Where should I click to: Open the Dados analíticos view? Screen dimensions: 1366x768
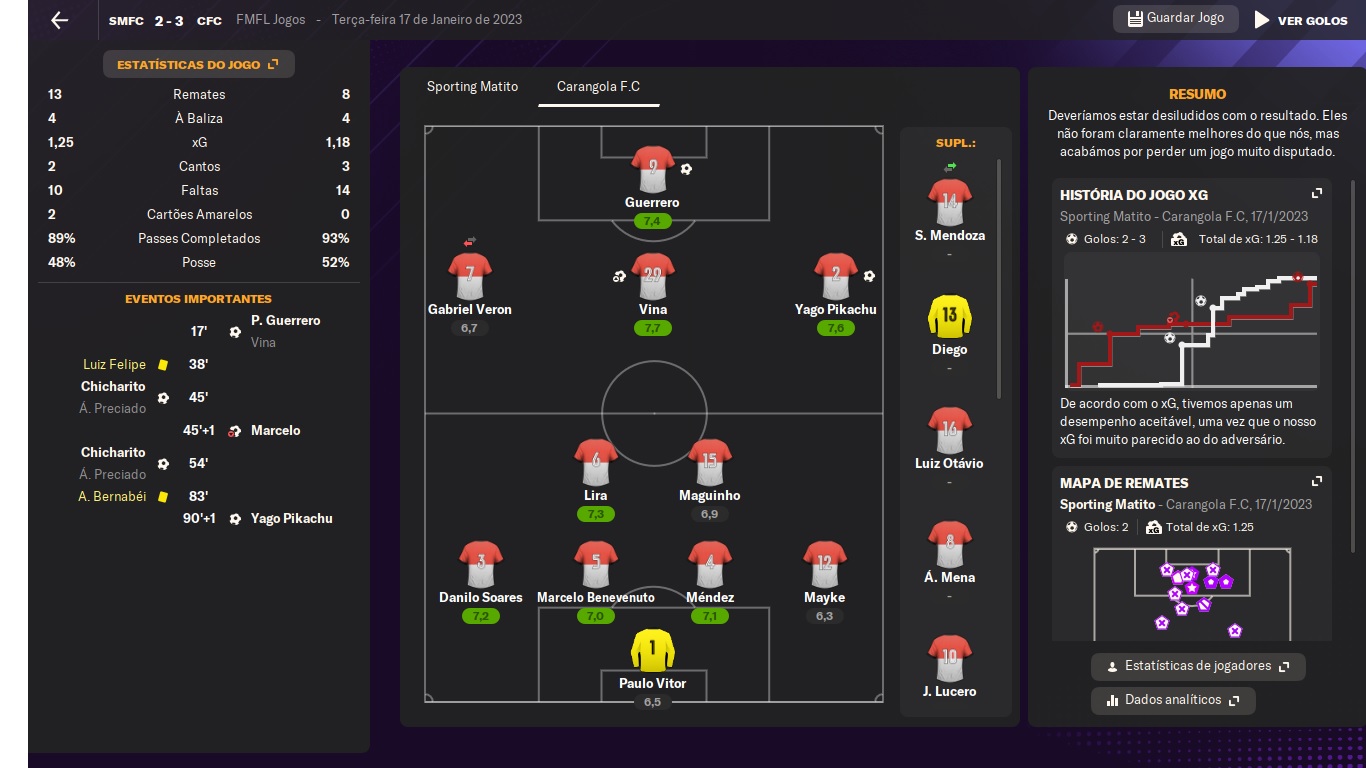tap(1172, 700)
